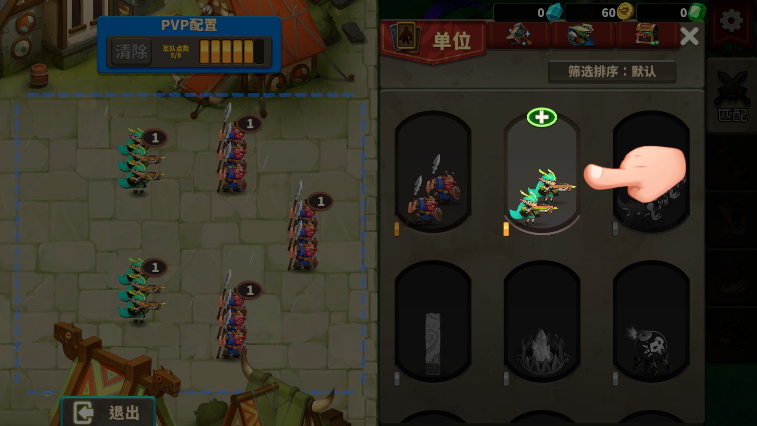The width and height of the screenshot is (757, 426).
Task: Tap the green plus add-unit icon
Action: 541,118
